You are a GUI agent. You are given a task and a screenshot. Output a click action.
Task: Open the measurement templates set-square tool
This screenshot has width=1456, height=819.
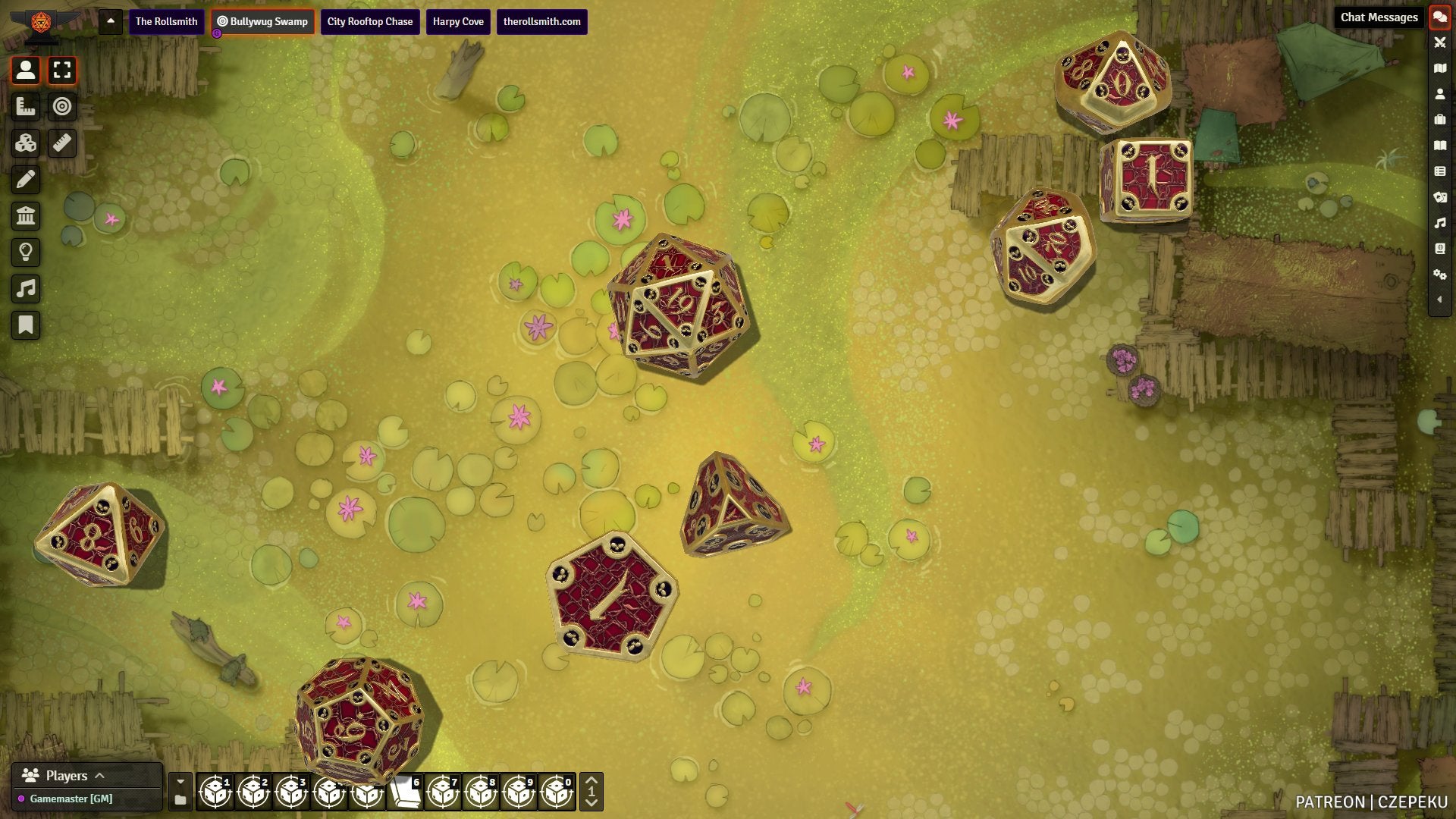[x=26, y=106]
